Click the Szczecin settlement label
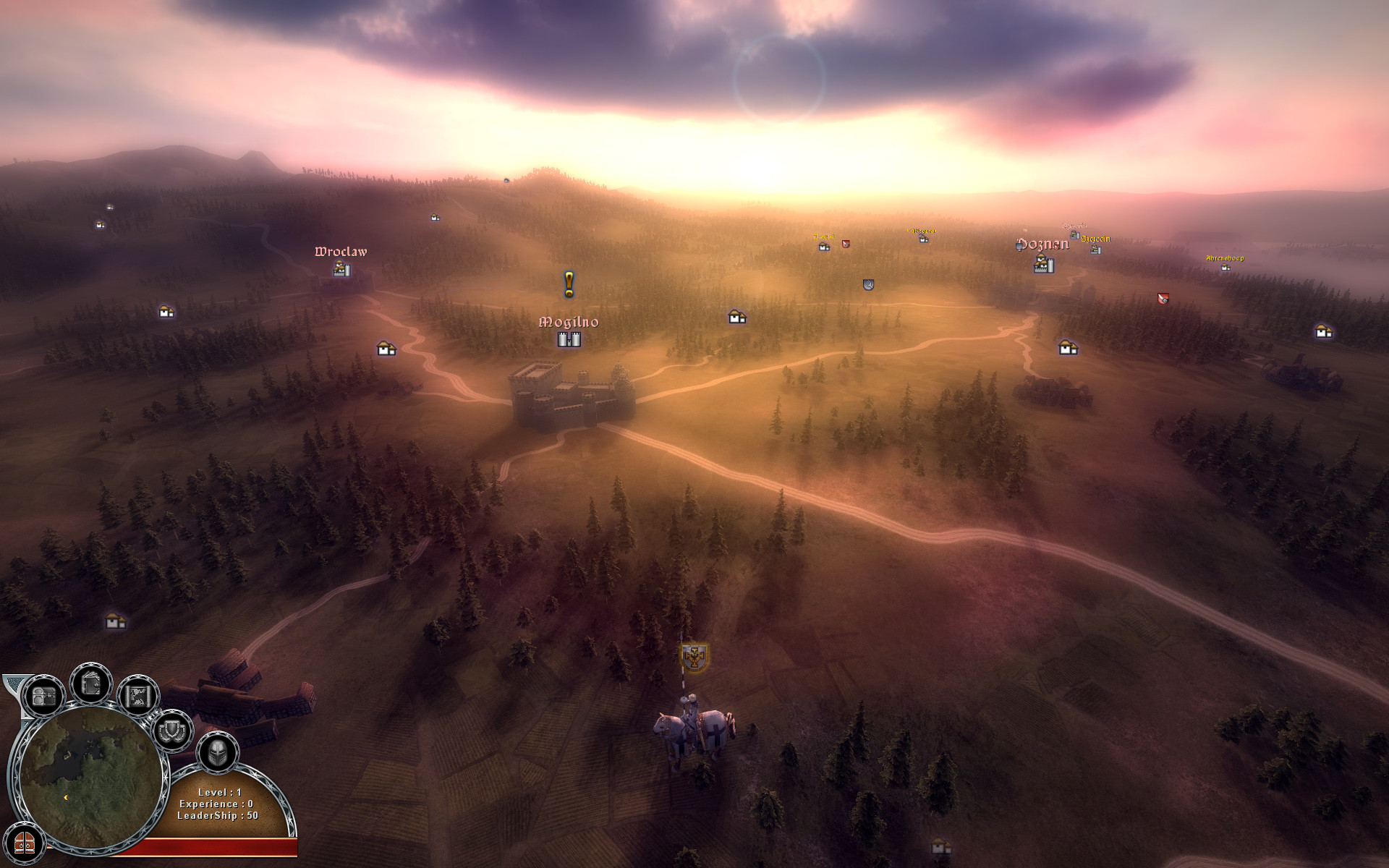The image size is (1389, 868). (1095, 239)
